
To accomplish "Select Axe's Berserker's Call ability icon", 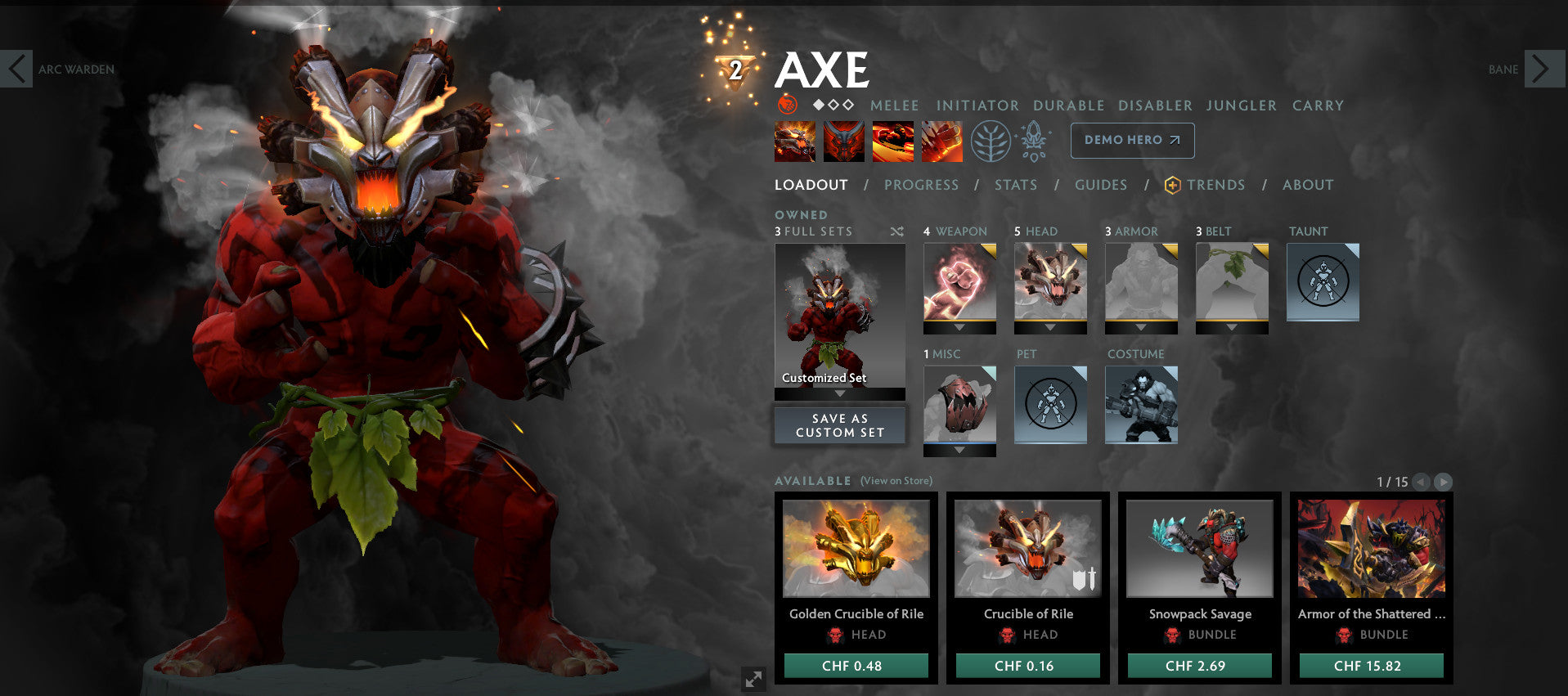I will (x=793, y=140).
